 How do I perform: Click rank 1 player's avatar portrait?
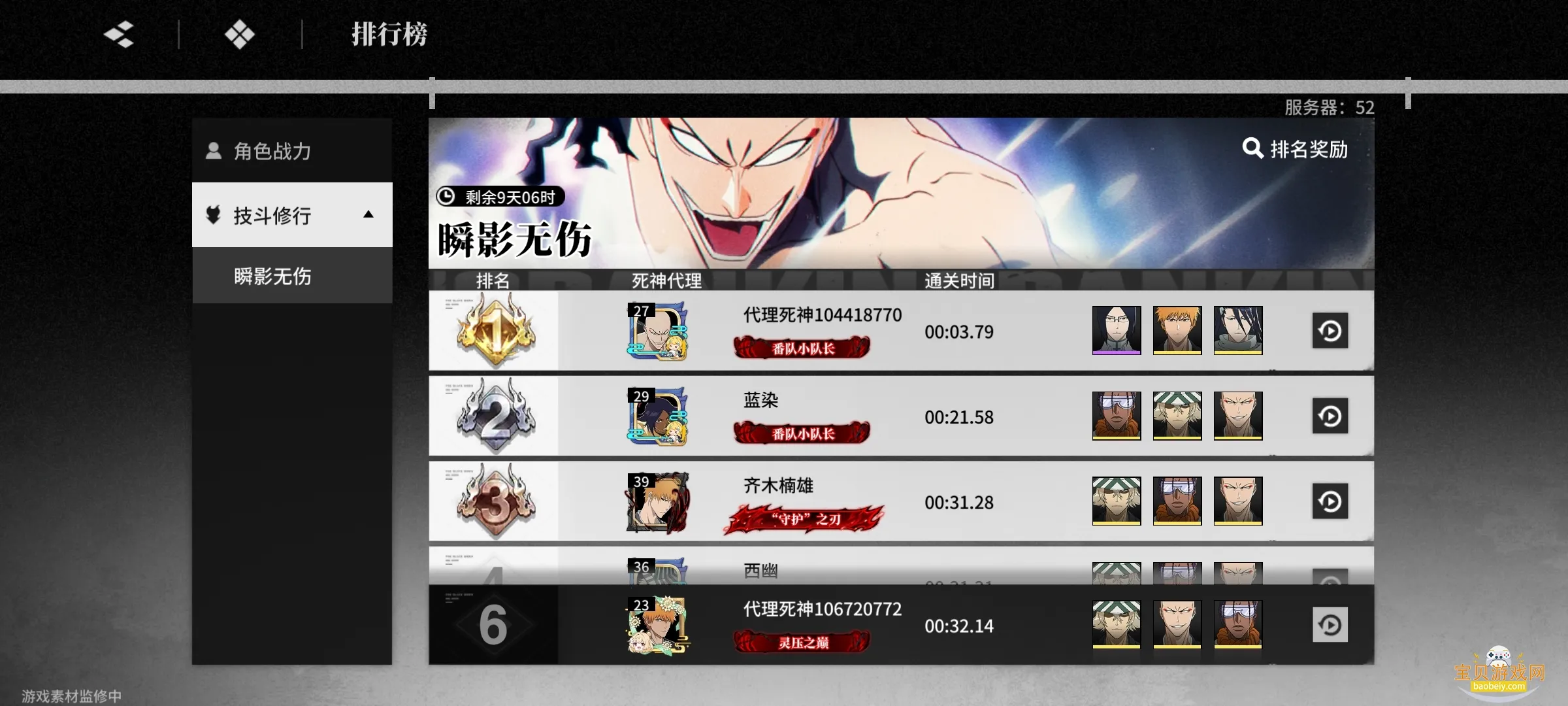[657, 331]
